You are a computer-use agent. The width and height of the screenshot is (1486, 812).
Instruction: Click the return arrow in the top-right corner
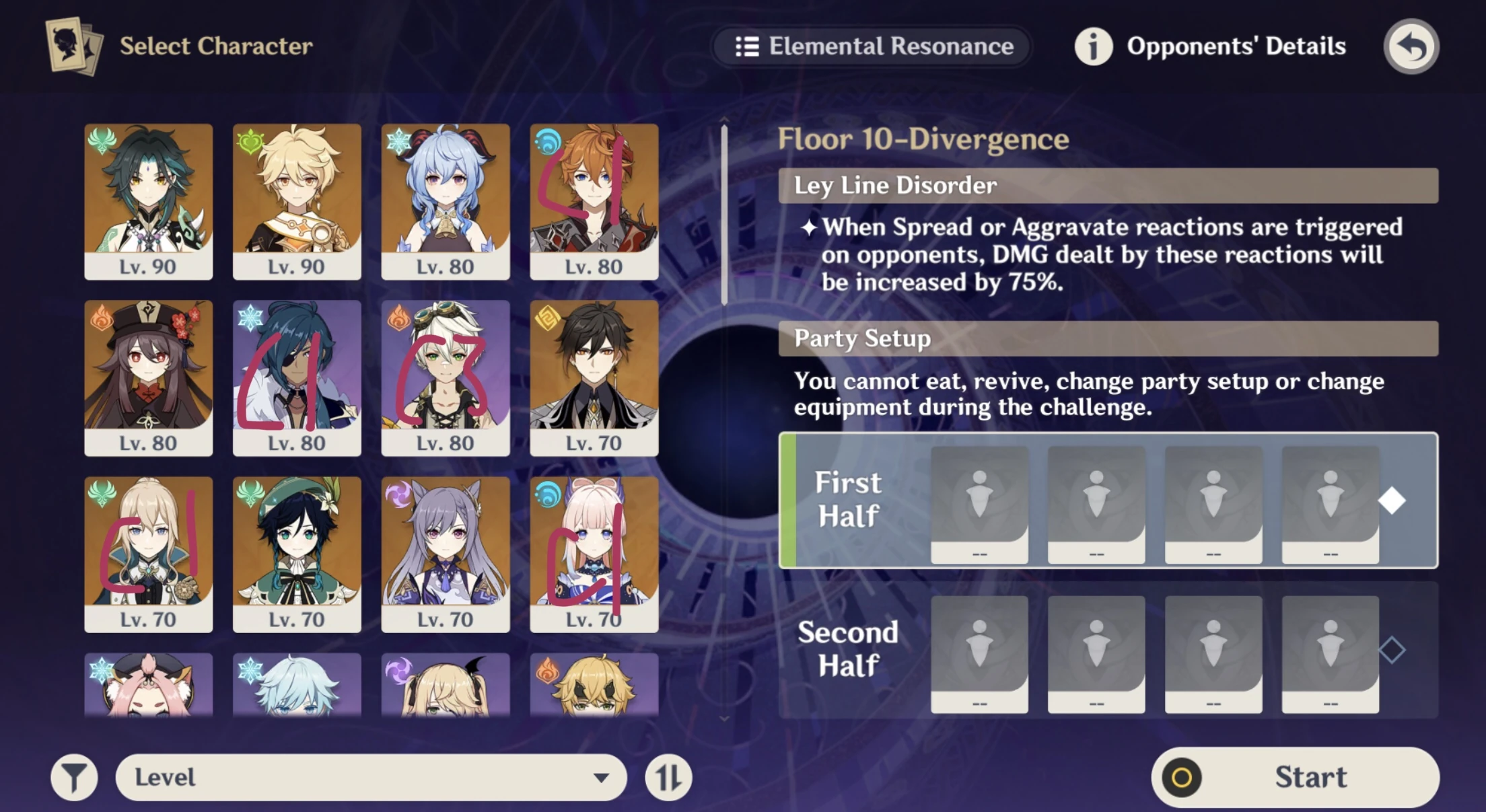click(x=1411, y=45)
